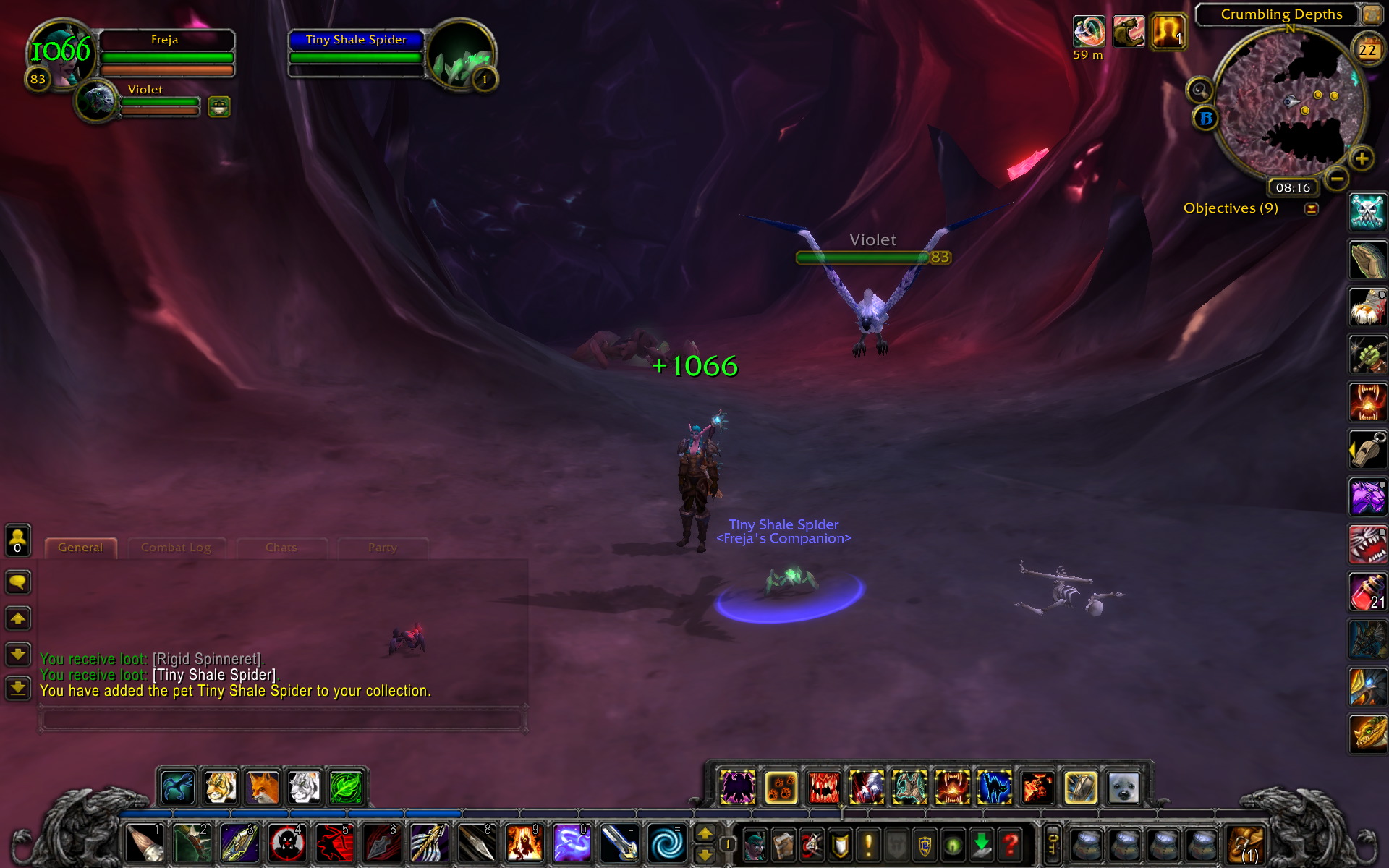Open the backpack bag icon
The width and height of the screenshot is (1389, 868).
[1246, 845]
